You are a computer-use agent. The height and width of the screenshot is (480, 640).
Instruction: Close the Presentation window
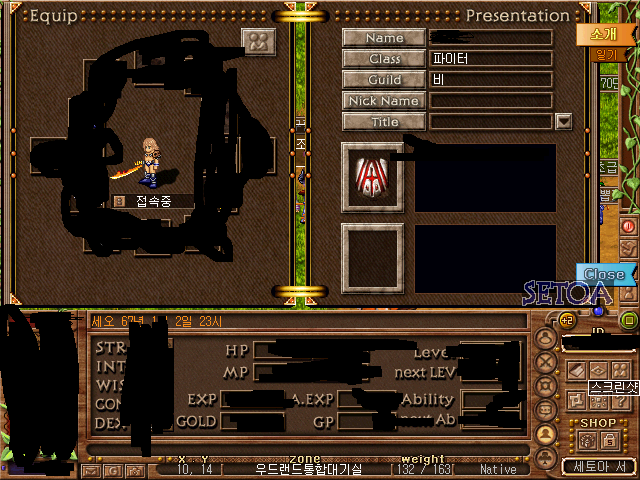[604, 274]
